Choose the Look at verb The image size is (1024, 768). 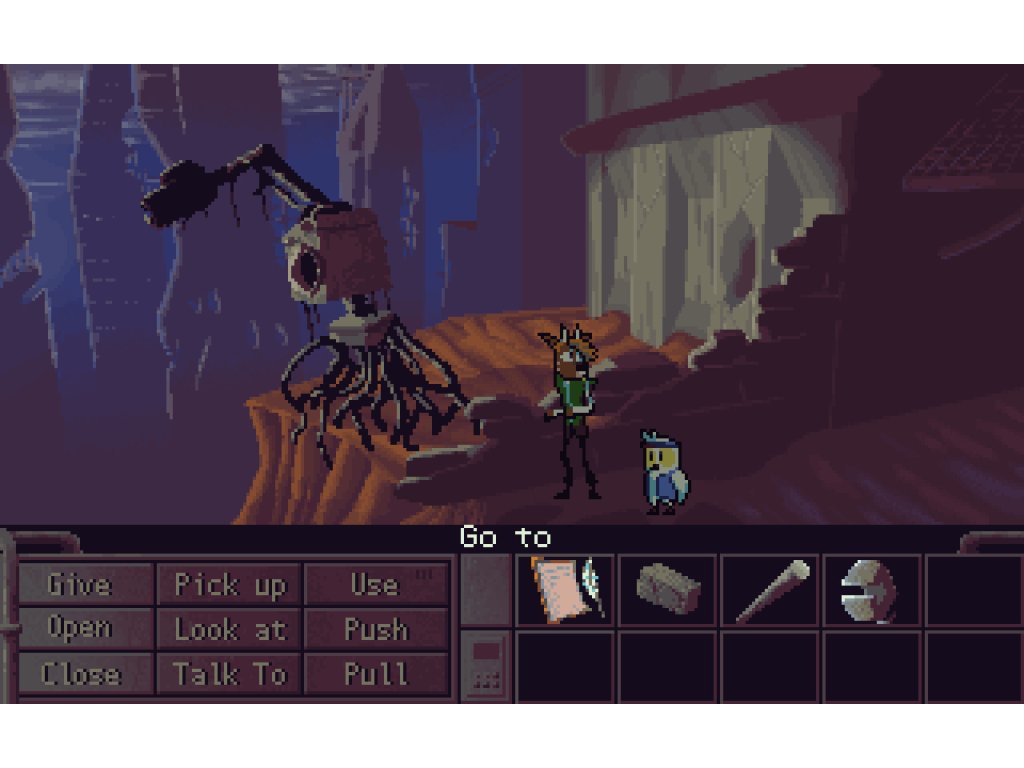[x=230, y=629]
